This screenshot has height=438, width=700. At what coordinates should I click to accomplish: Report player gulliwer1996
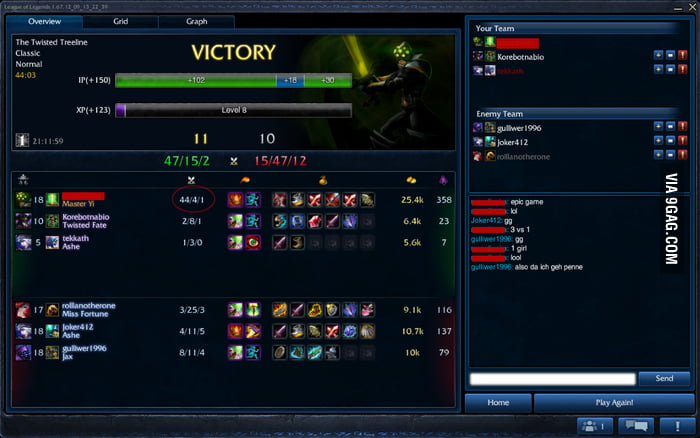(x=683, y=126)
